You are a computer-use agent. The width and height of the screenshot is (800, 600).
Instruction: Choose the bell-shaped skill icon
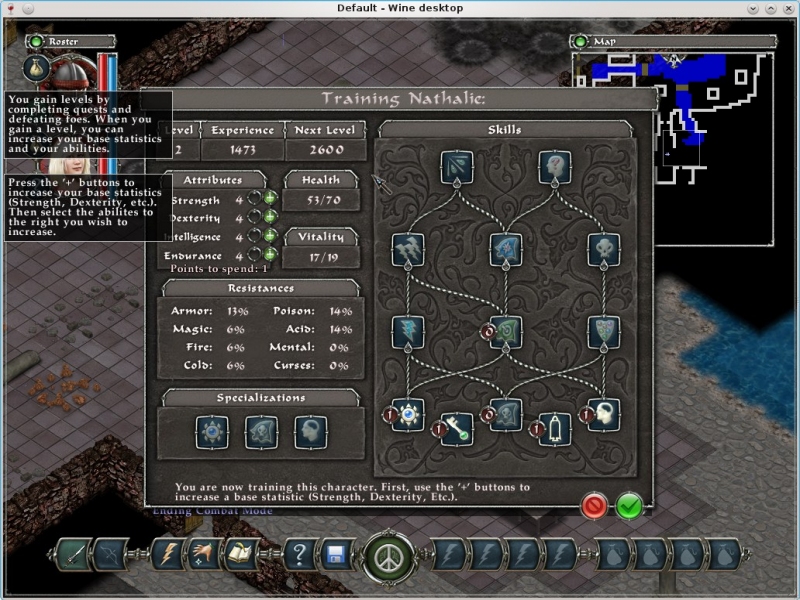pyautogui.click(x=555, y=428)
